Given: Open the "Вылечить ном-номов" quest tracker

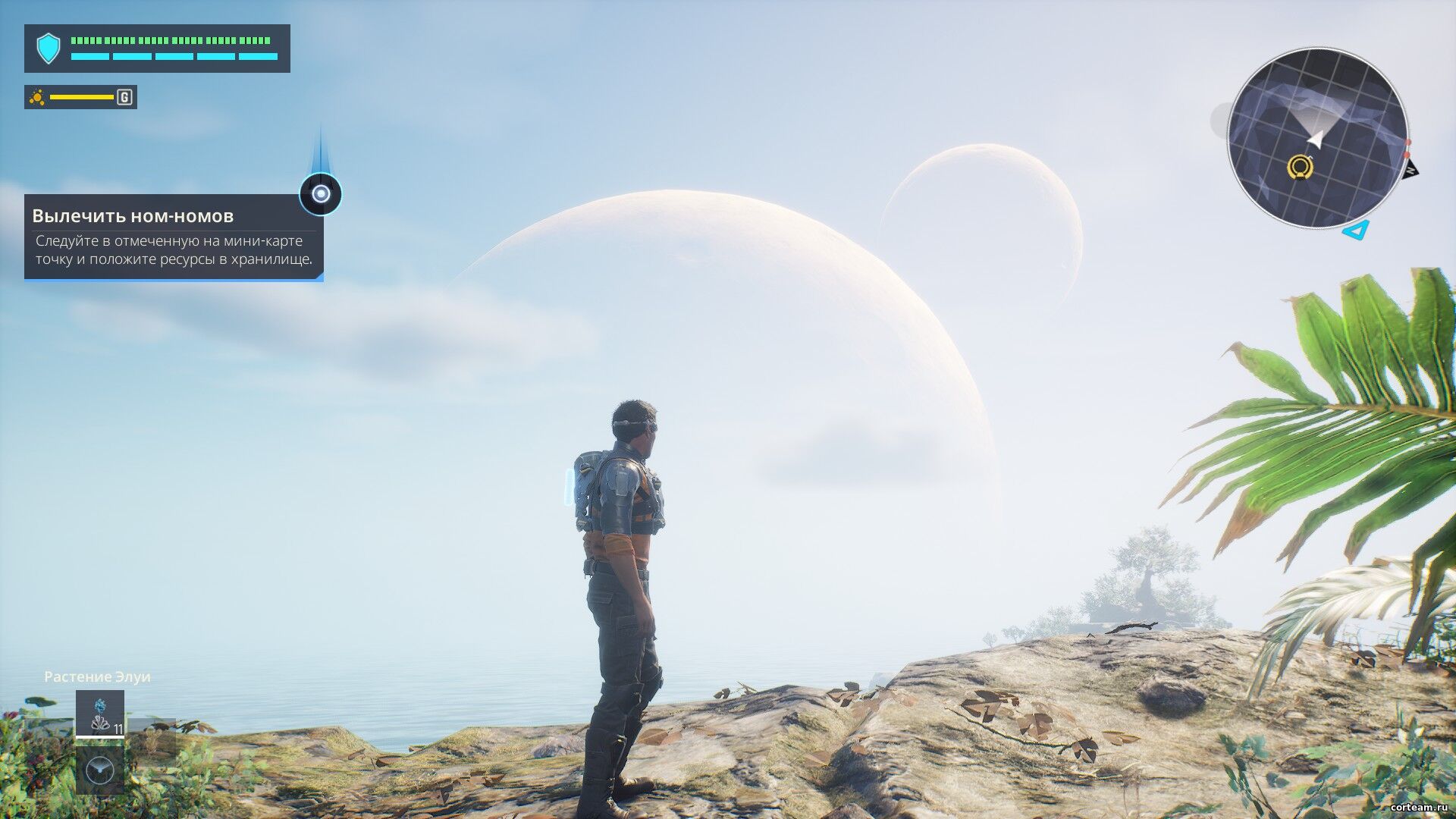Looking at the screenshot, I should (x=174, y=237).
